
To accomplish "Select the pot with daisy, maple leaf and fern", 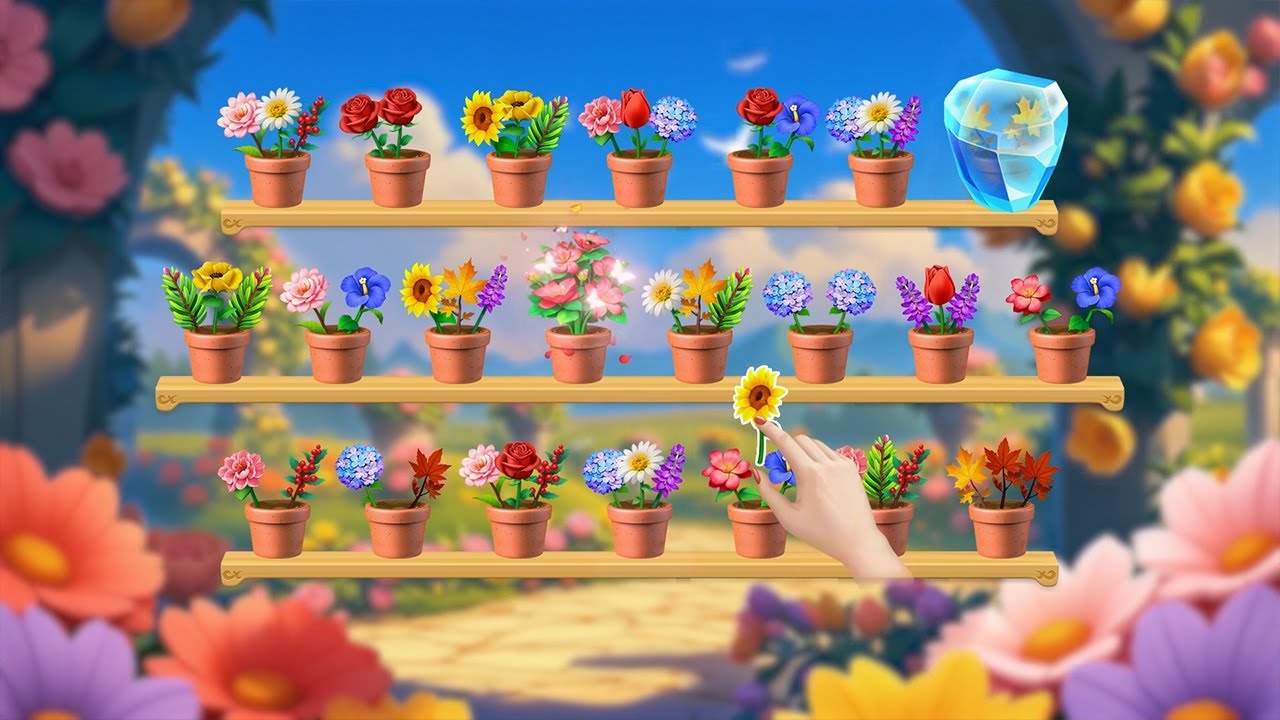I will (x=699, y=353).
